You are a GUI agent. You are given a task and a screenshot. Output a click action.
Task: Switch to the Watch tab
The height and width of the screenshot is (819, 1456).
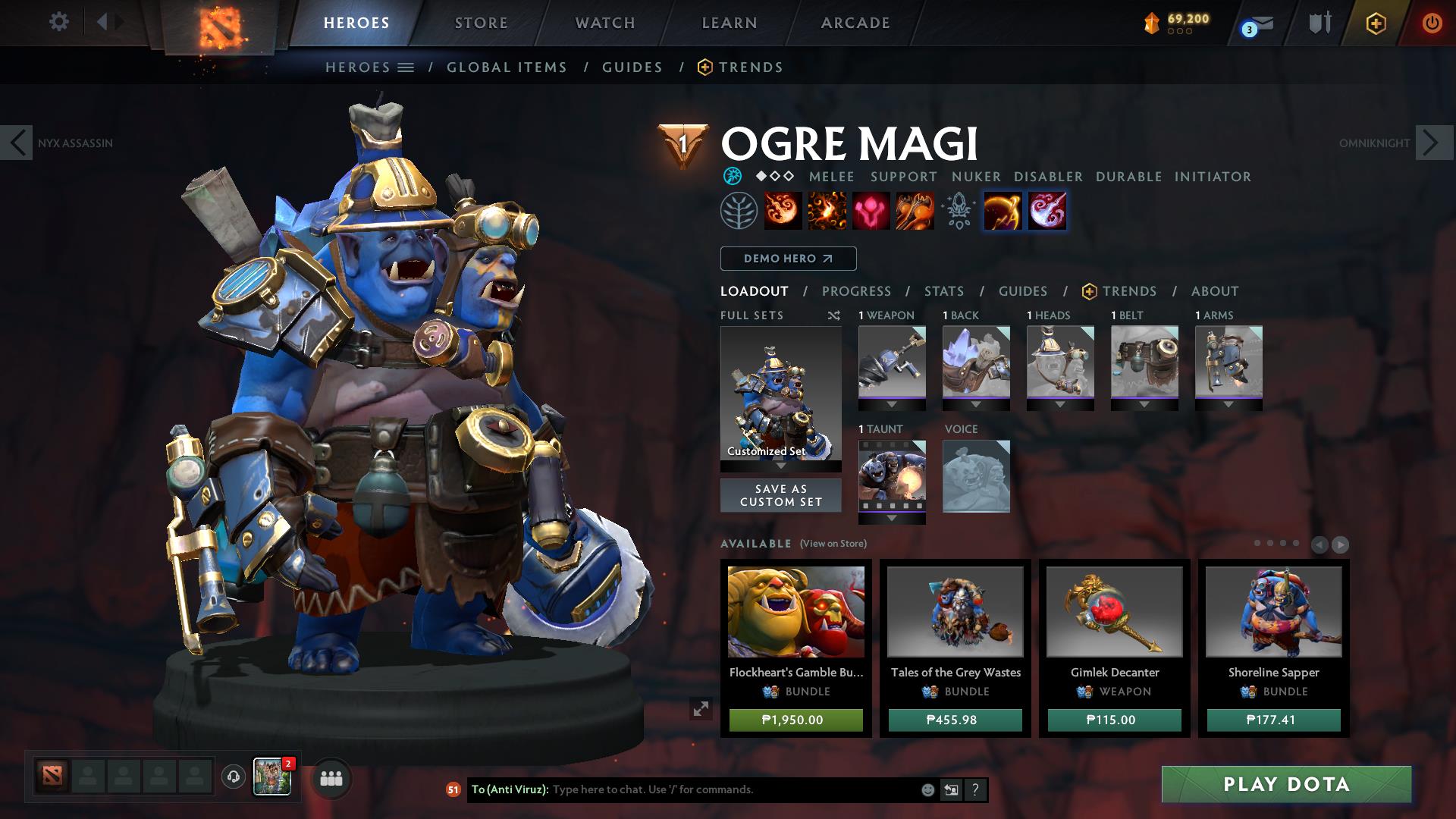coord(605,23)
